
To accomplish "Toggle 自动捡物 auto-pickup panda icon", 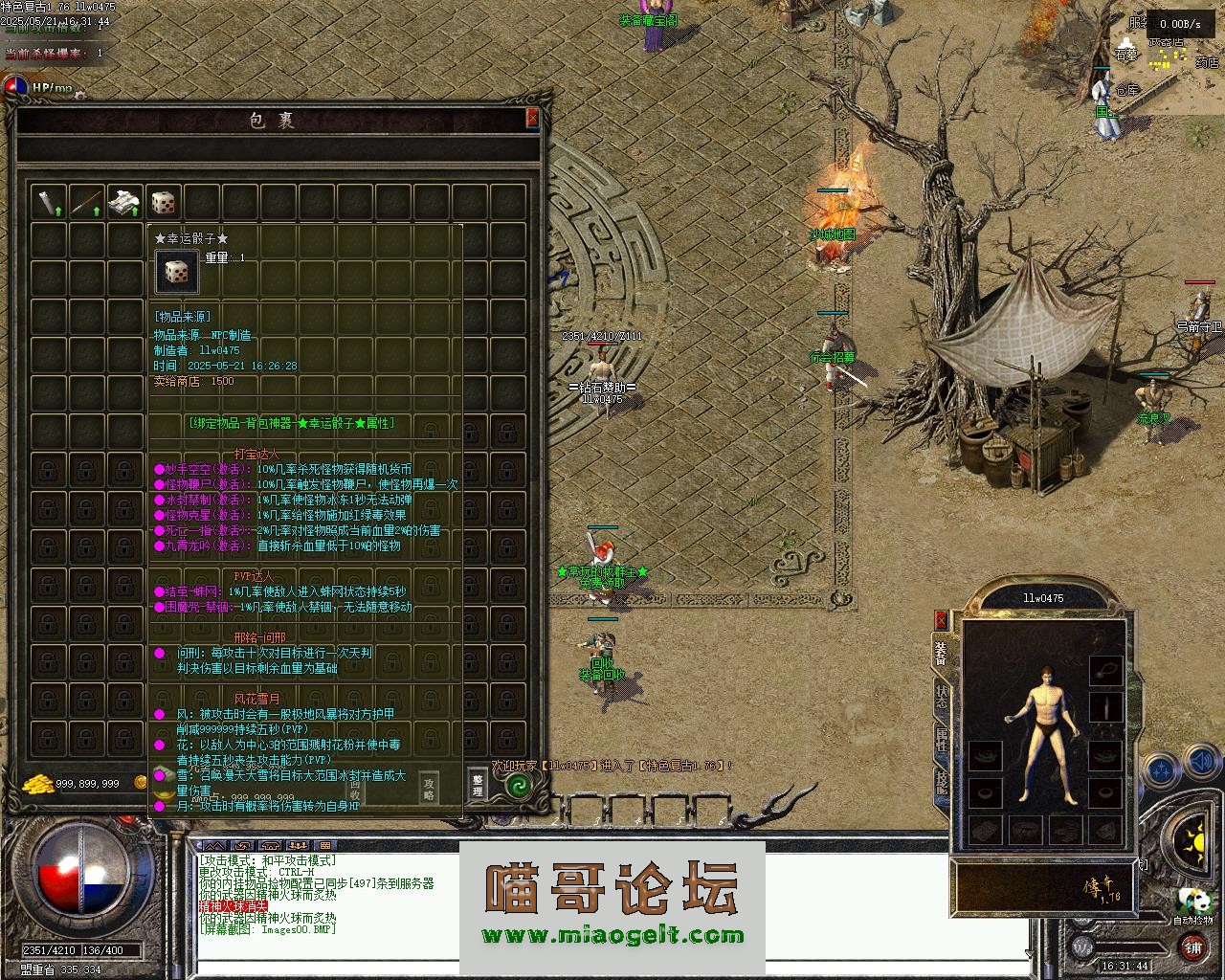I will pyautogui.click(x=1192, y=901).
